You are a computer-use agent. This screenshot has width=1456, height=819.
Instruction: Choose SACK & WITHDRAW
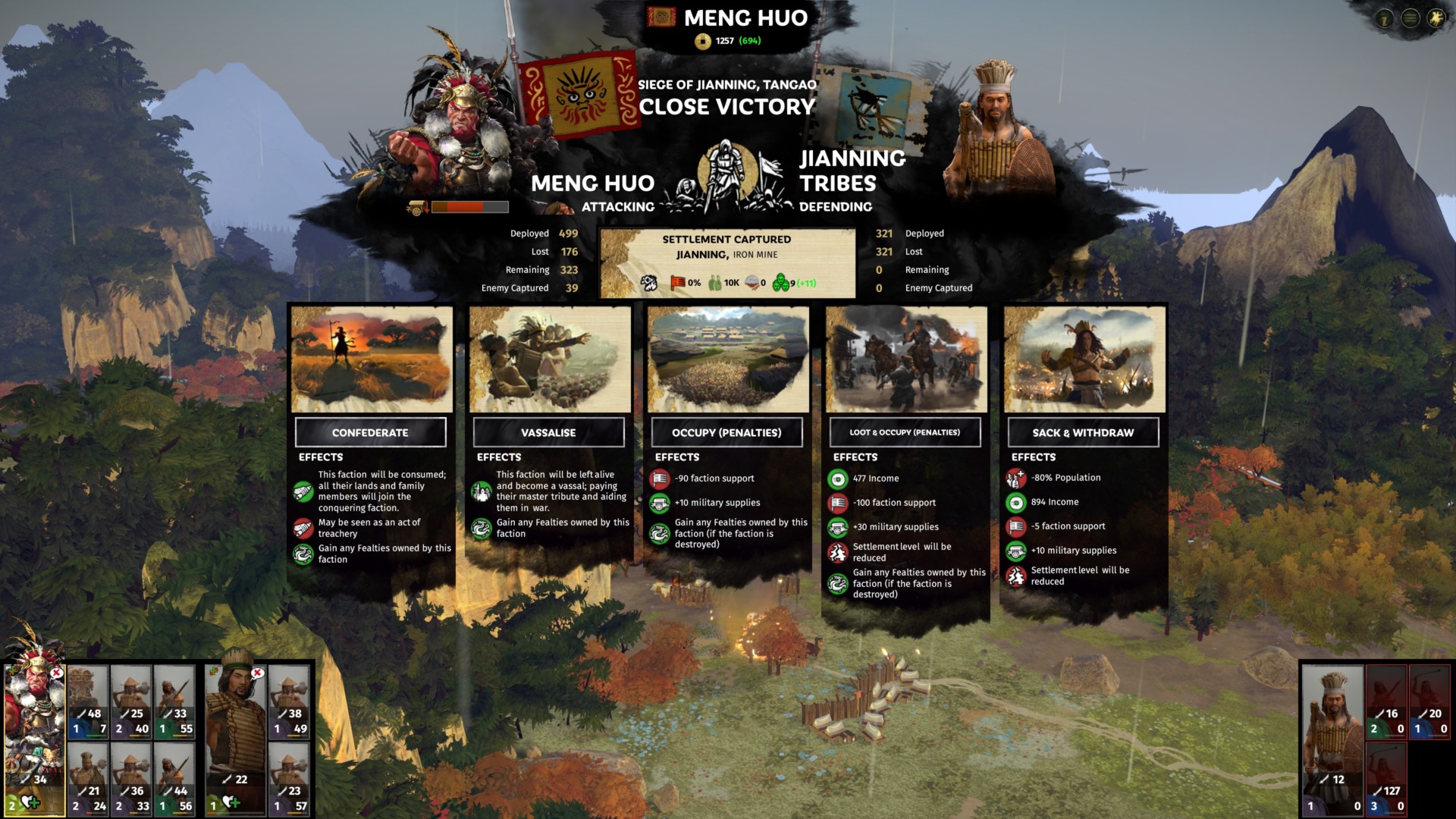(1083, 432)
